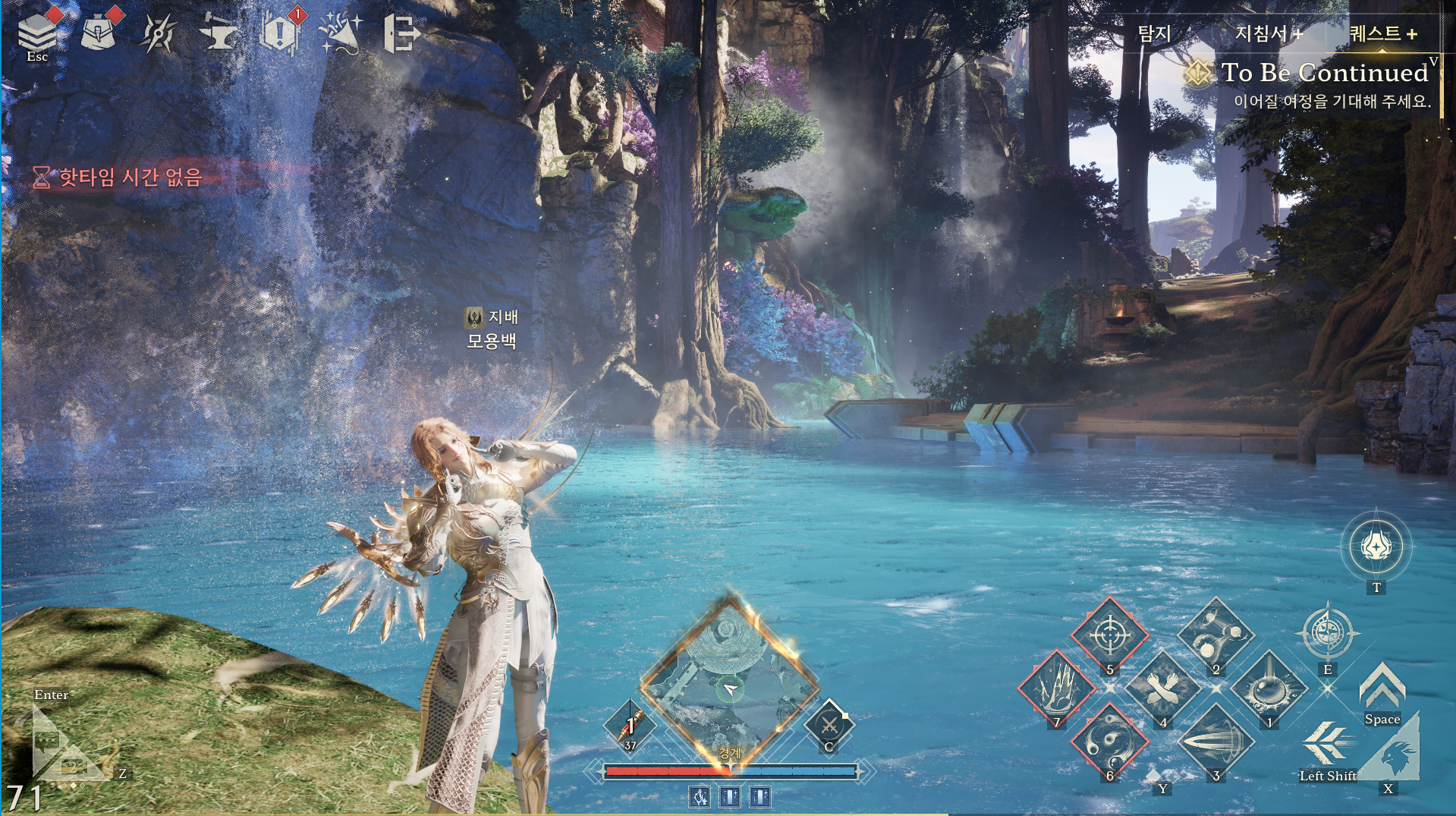Activate the crossed arms guard skill

click(x=1162, y=688)
